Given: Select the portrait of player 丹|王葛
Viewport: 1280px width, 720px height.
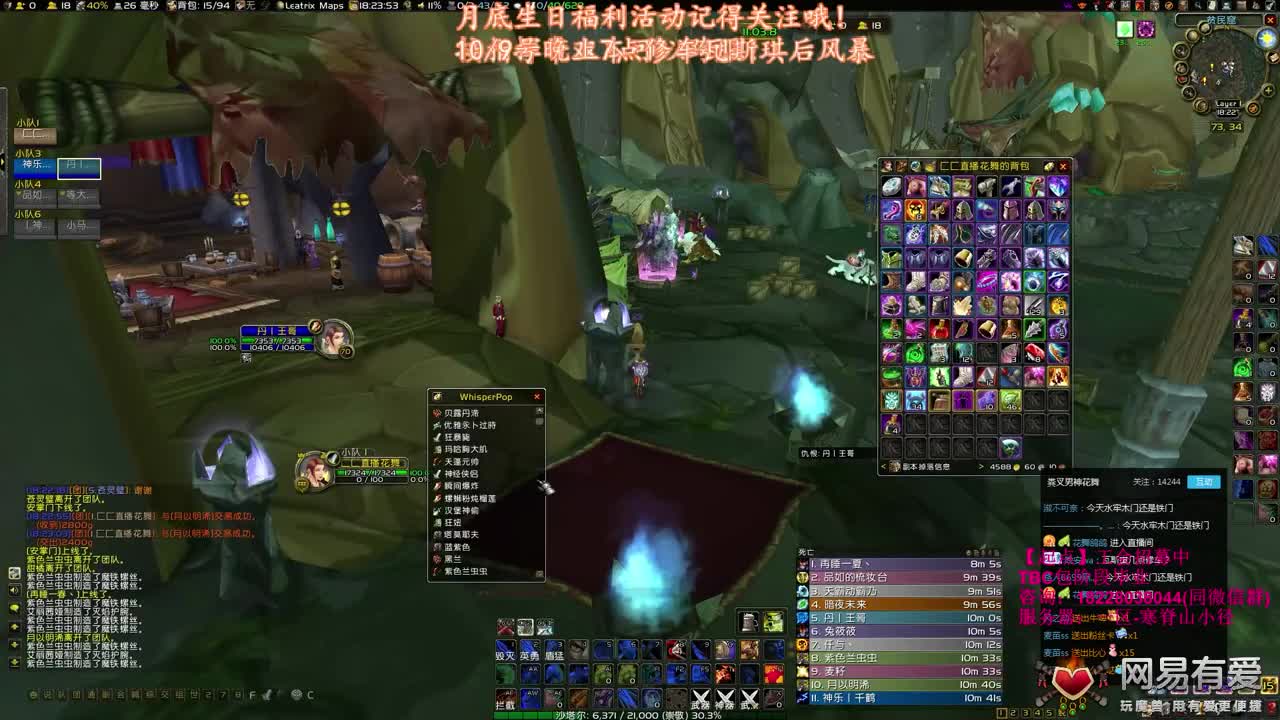Looking at the screenshot, I should point(330,336).
